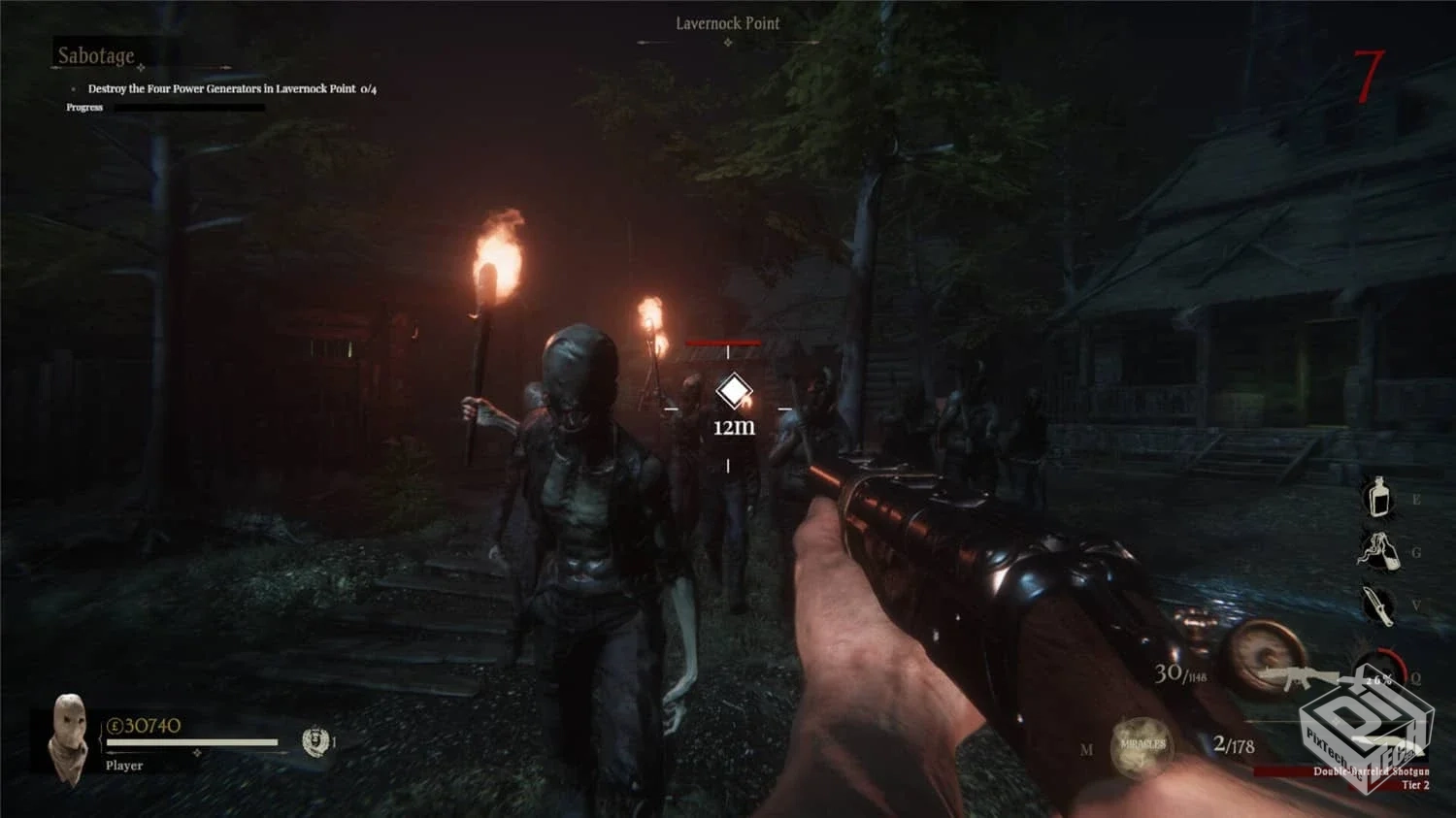Open the Miracles medallion
The width and height of the screenshot is (1456, 818).
pyautogui.click(x=1142, y=747)
